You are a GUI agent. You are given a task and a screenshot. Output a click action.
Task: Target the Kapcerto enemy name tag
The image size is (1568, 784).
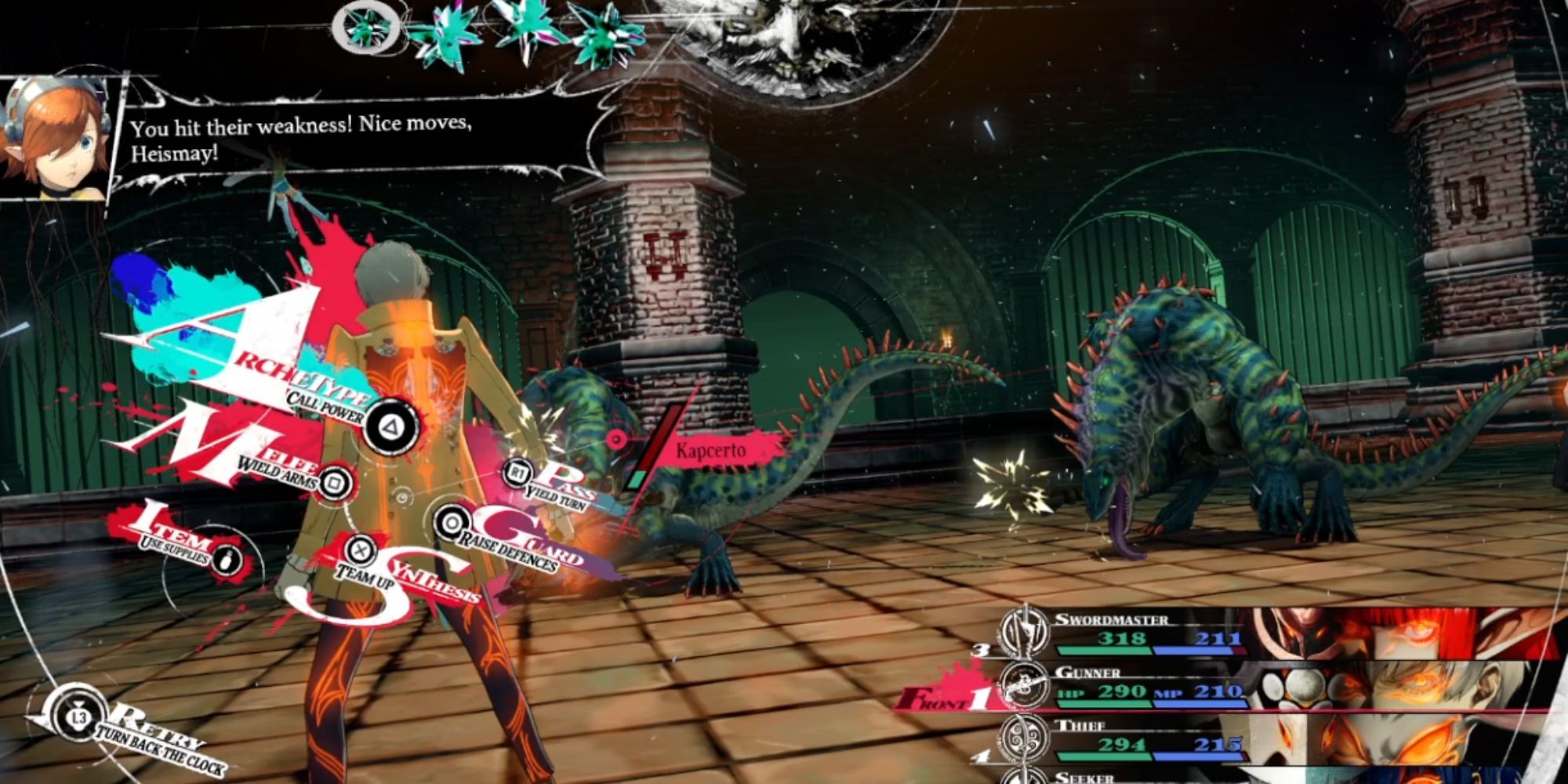pos(712,451)
